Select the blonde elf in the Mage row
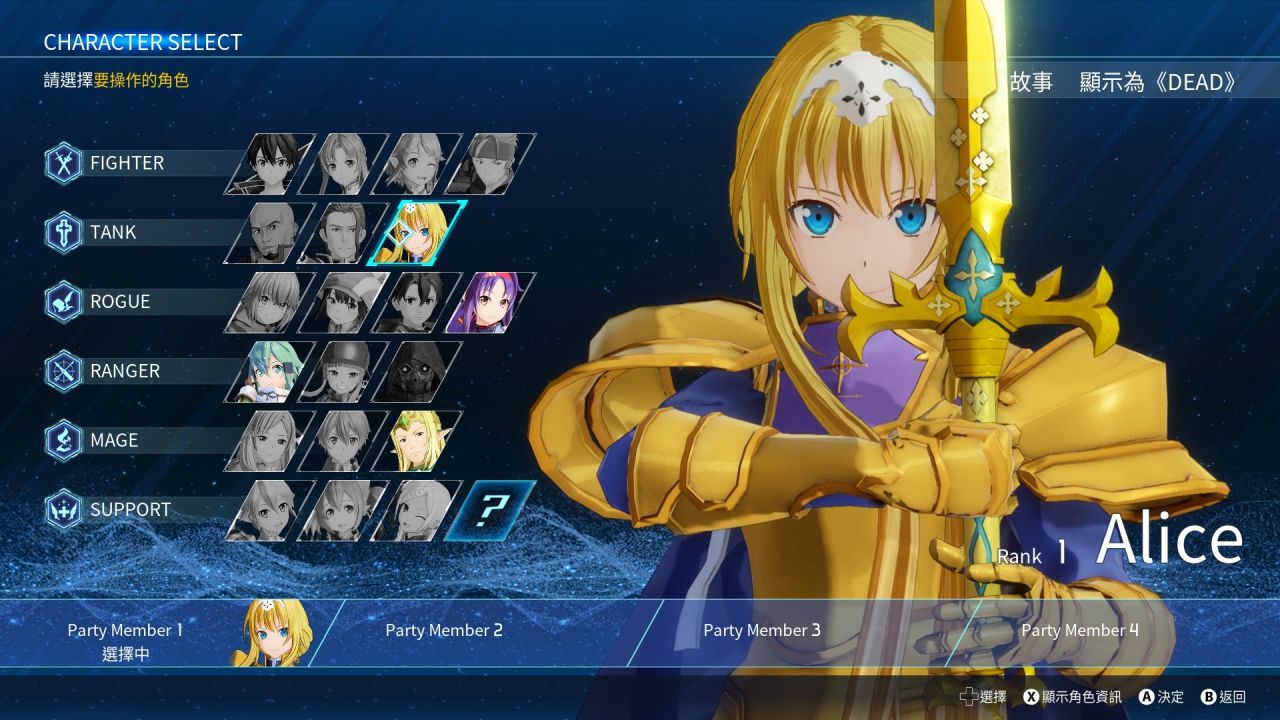Screen dimensions: 1280x720 coord(416,440)
